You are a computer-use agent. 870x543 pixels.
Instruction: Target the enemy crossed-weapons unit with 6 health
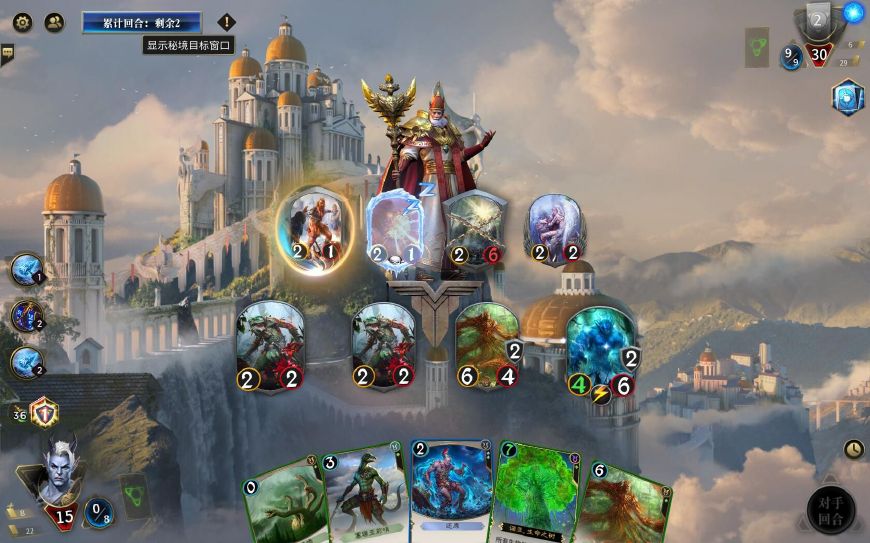coord(476,230)
